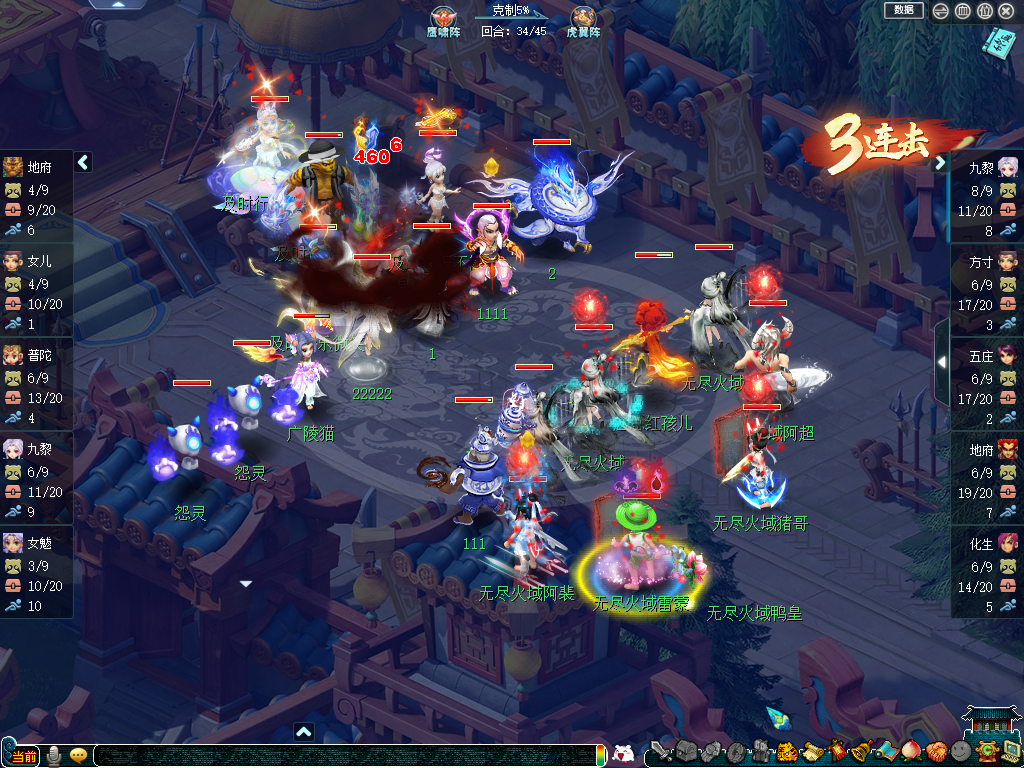Switch the 当前 chat channel button
Screen dimensions: 1024x768
tap(25, 756)
